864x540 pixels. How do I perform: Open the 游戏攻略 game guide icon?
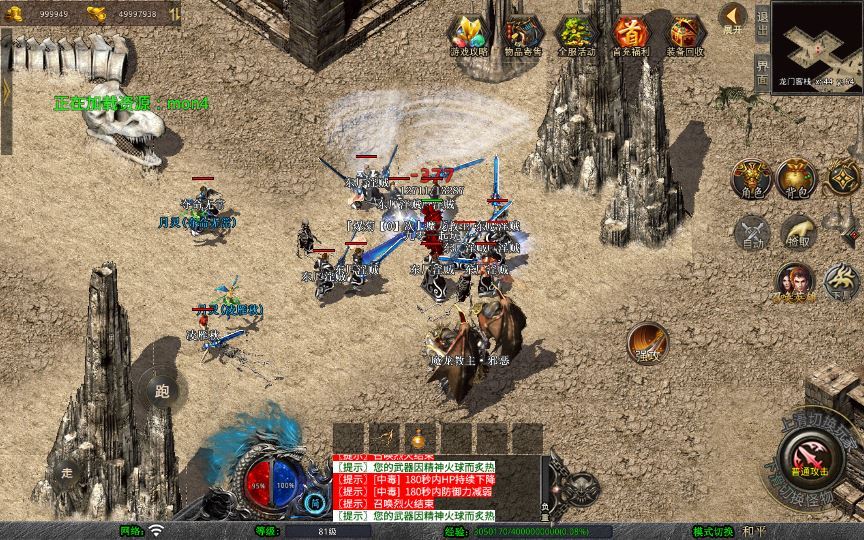469,34
